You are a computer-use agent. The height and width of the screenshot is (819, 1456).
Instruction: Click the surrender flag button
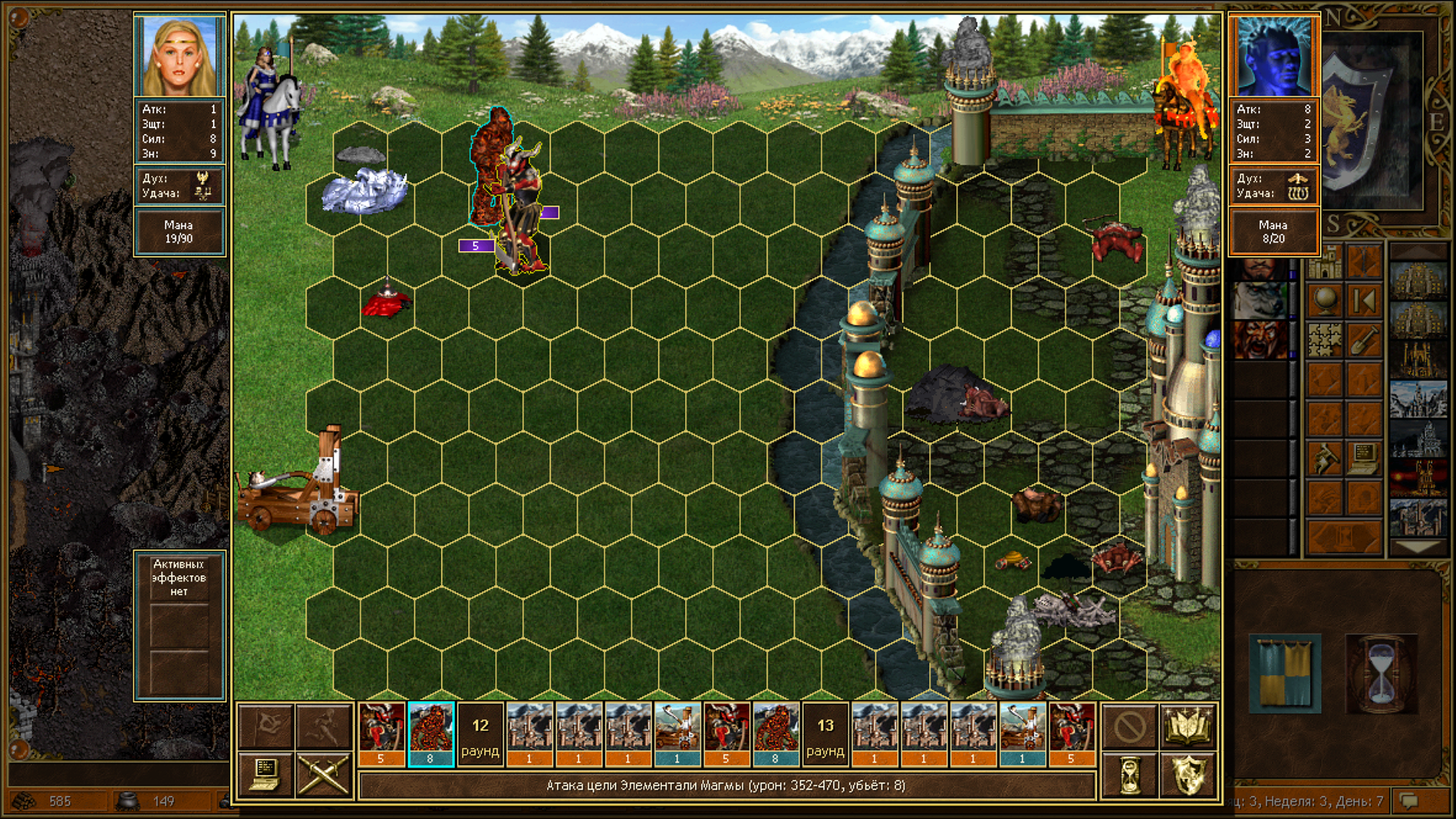point(265,726)
